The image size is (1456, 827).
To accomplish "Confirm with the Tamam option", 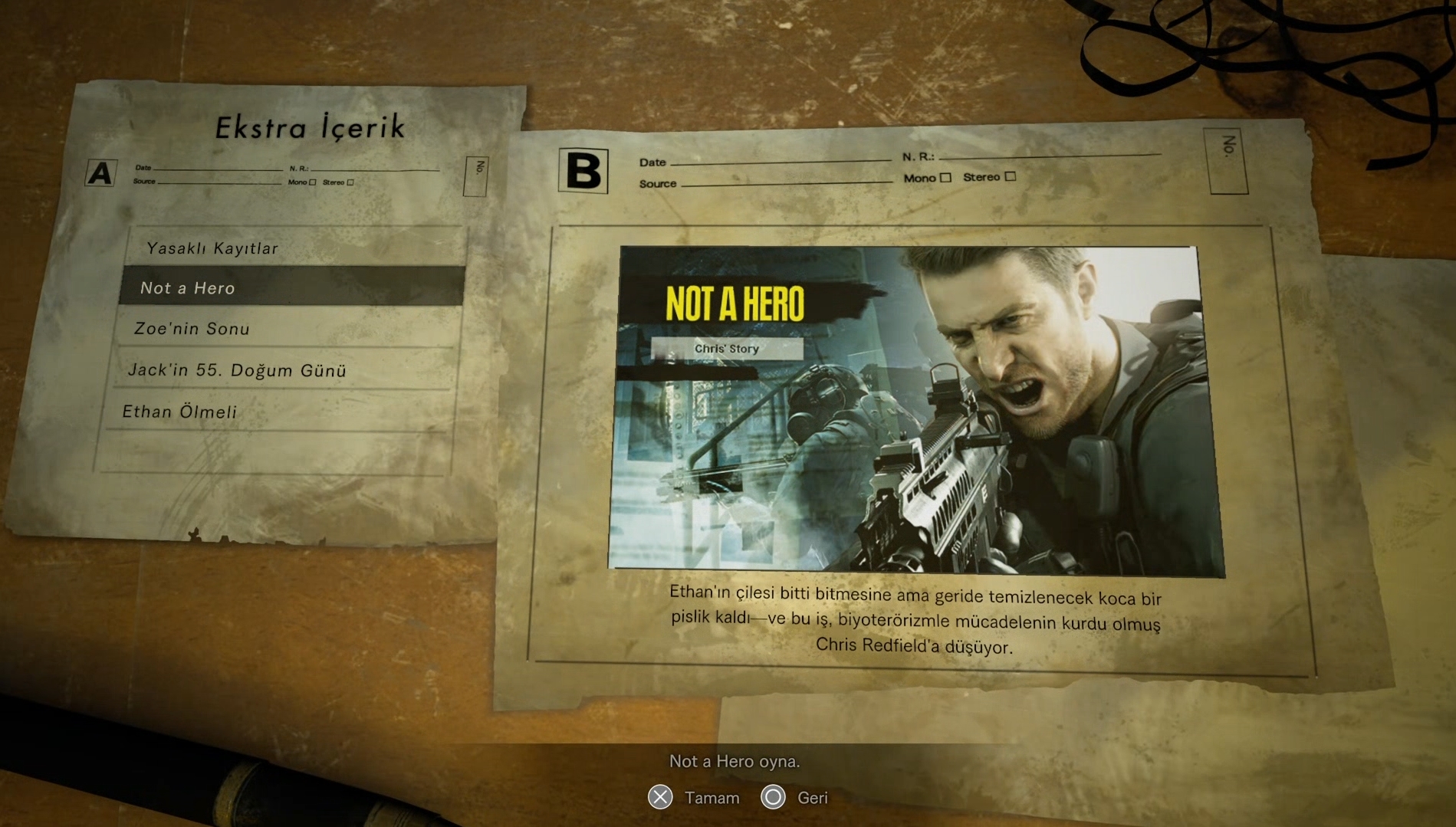I will pos(694,798).
